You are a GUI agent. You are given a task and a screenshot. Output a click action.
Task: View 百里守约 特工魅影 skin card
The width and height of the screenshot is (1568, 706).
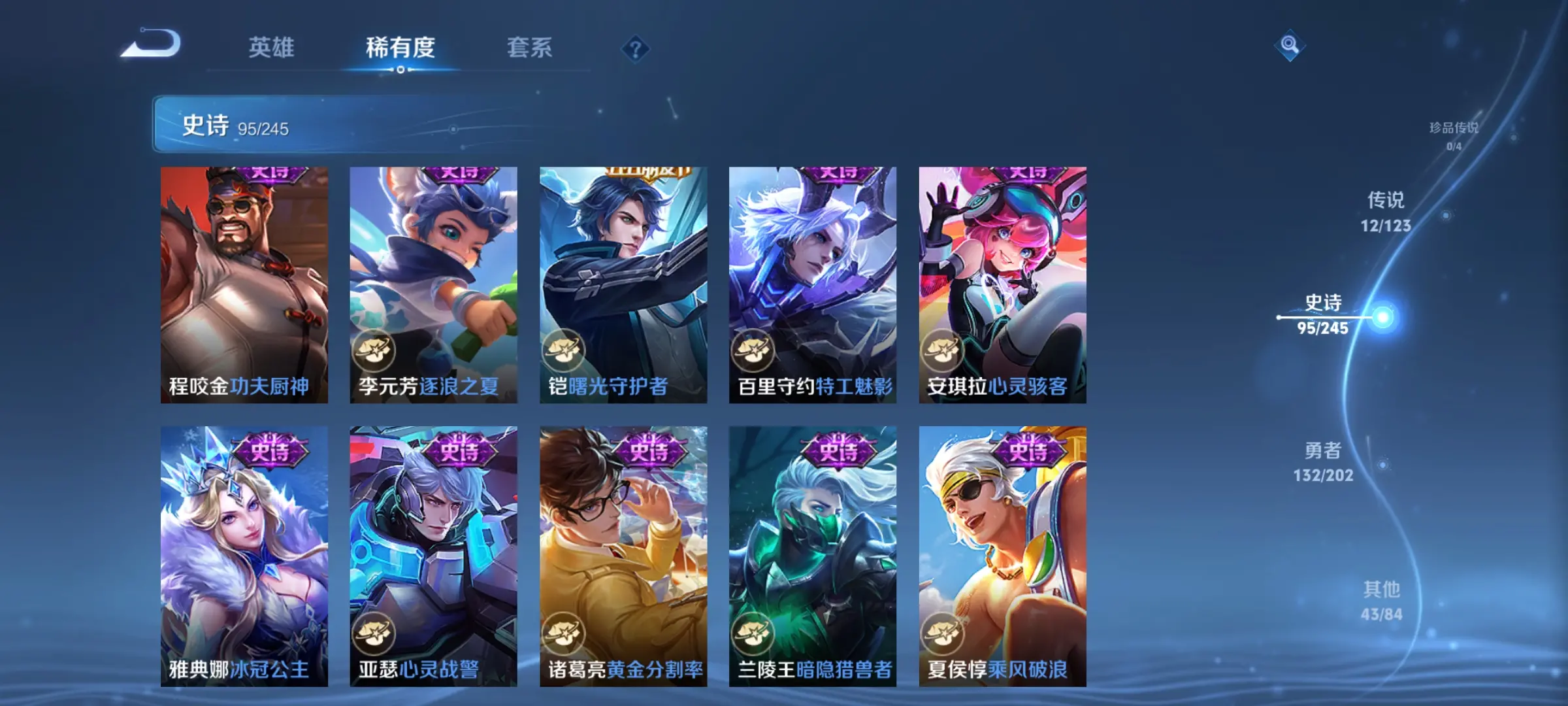click(813, 284)
